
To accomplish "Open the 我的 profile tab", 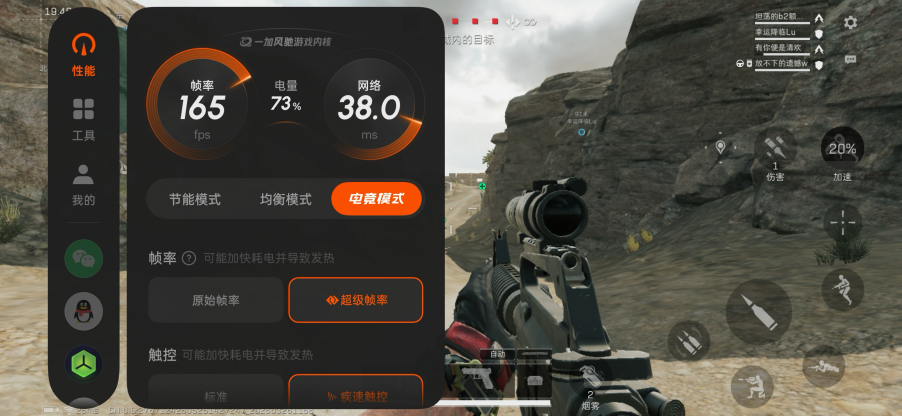I will [x=83, y=183].
